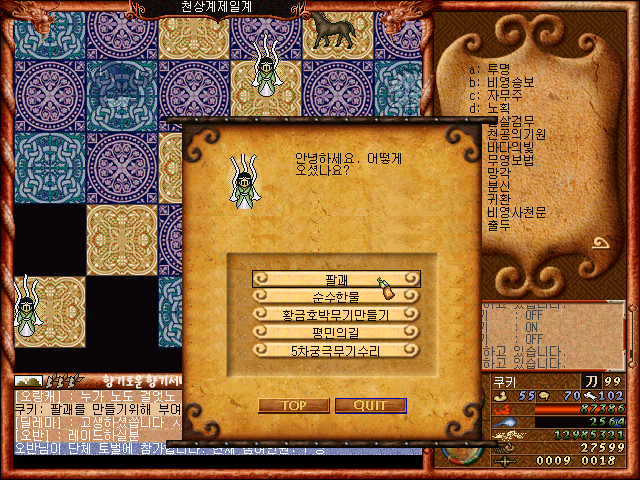The width and height of the screenshot is (640, 480).
Task: Select the 분신 spell entry
Action: point(498,186)
